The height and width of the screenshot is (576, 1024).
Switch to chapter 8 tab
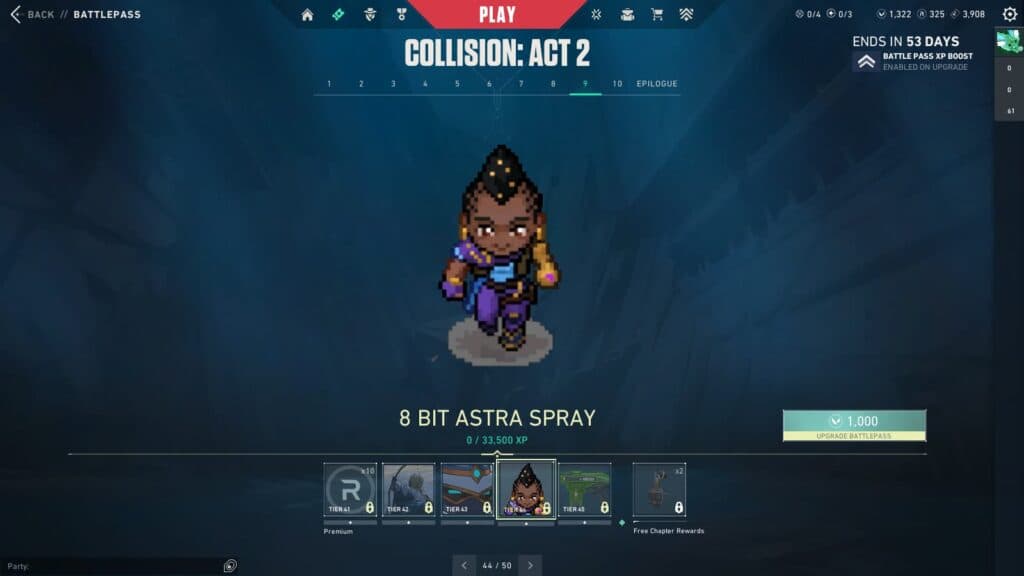click(553, 84)
